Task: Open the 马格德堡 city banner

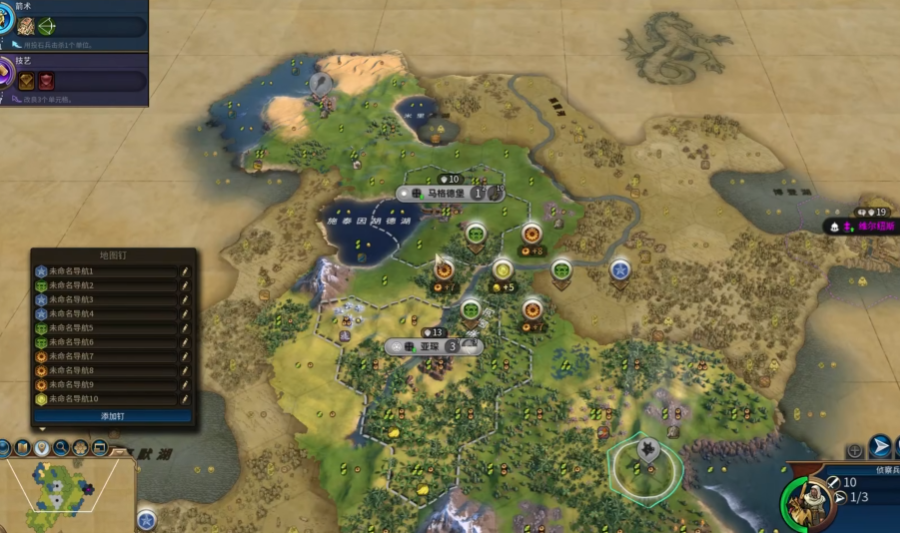Action: [446, 193]
